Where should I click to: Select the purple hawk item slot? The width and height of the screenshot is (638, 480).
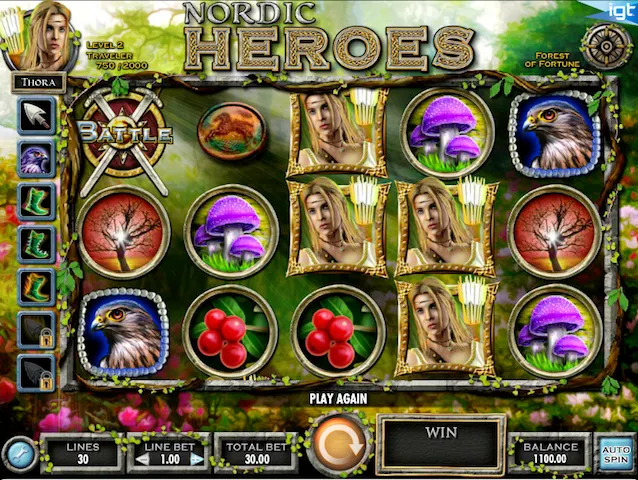(36, 157)
